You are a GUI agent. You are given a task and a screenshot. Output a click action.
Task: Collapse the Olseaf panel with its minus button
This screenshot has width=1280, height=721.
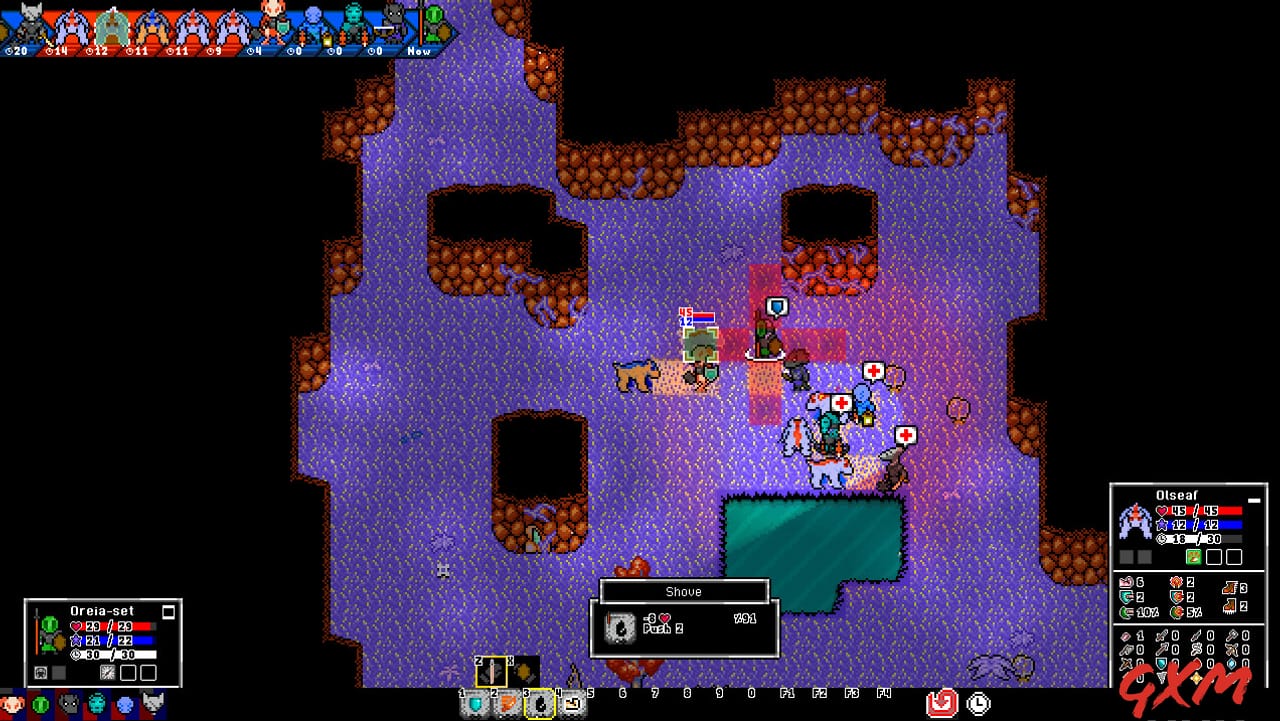[1253, 498]
